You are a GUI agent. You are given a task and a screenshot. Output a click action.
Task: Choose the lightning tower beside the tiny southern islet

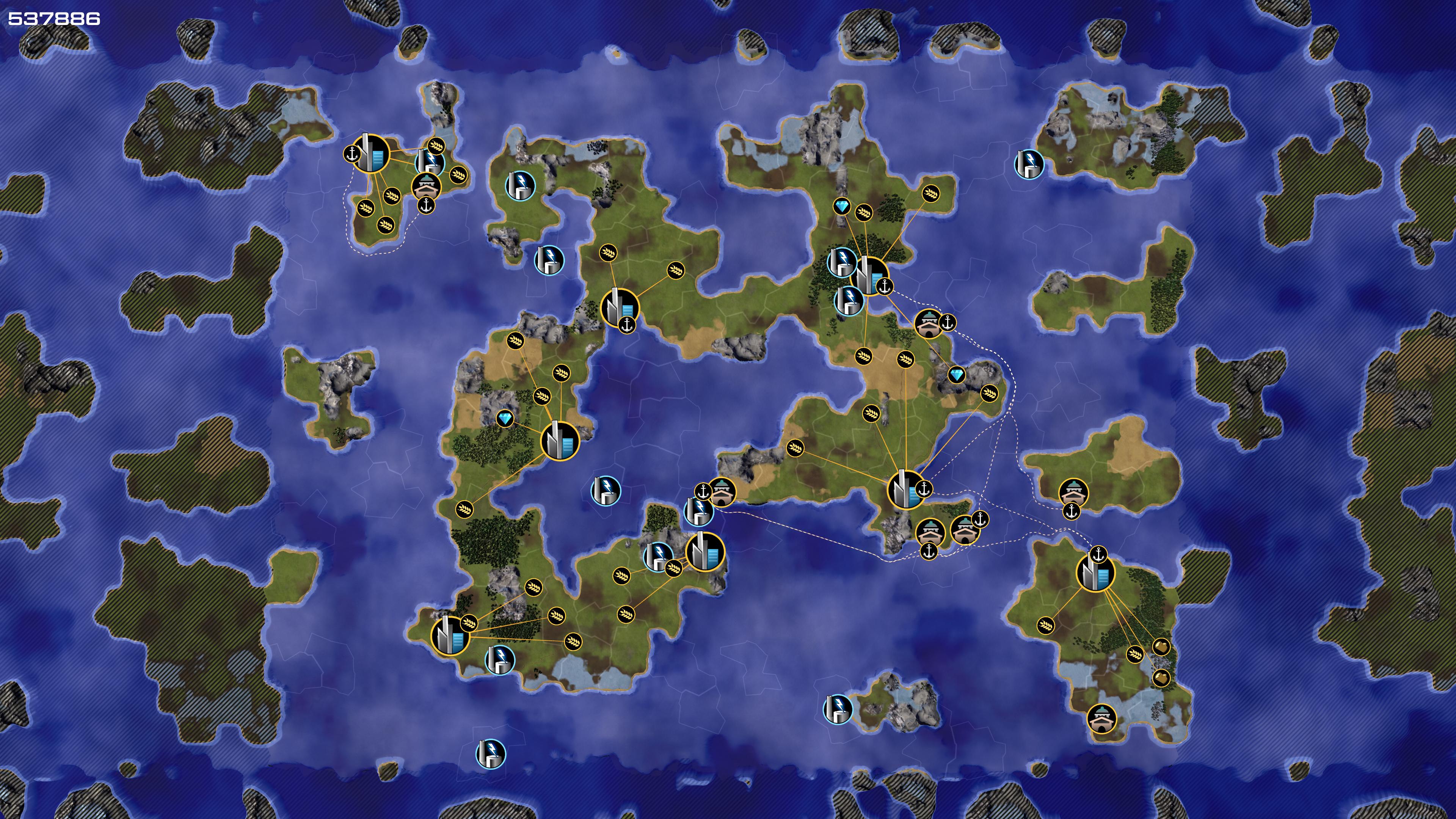837,709
